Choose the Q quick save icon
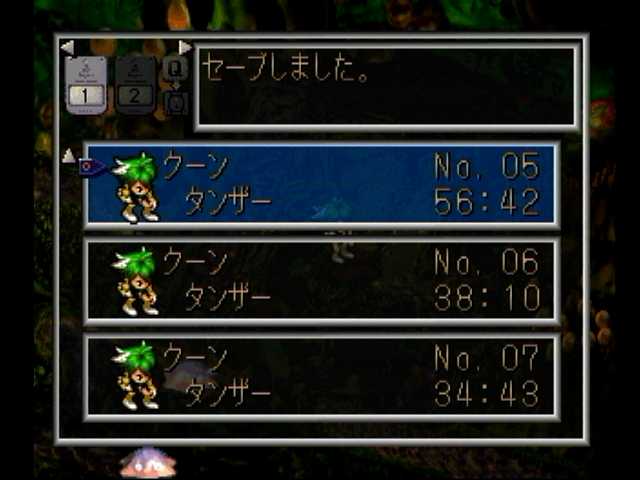The height and width of the screenshot is (480, 640). (175, 68)
